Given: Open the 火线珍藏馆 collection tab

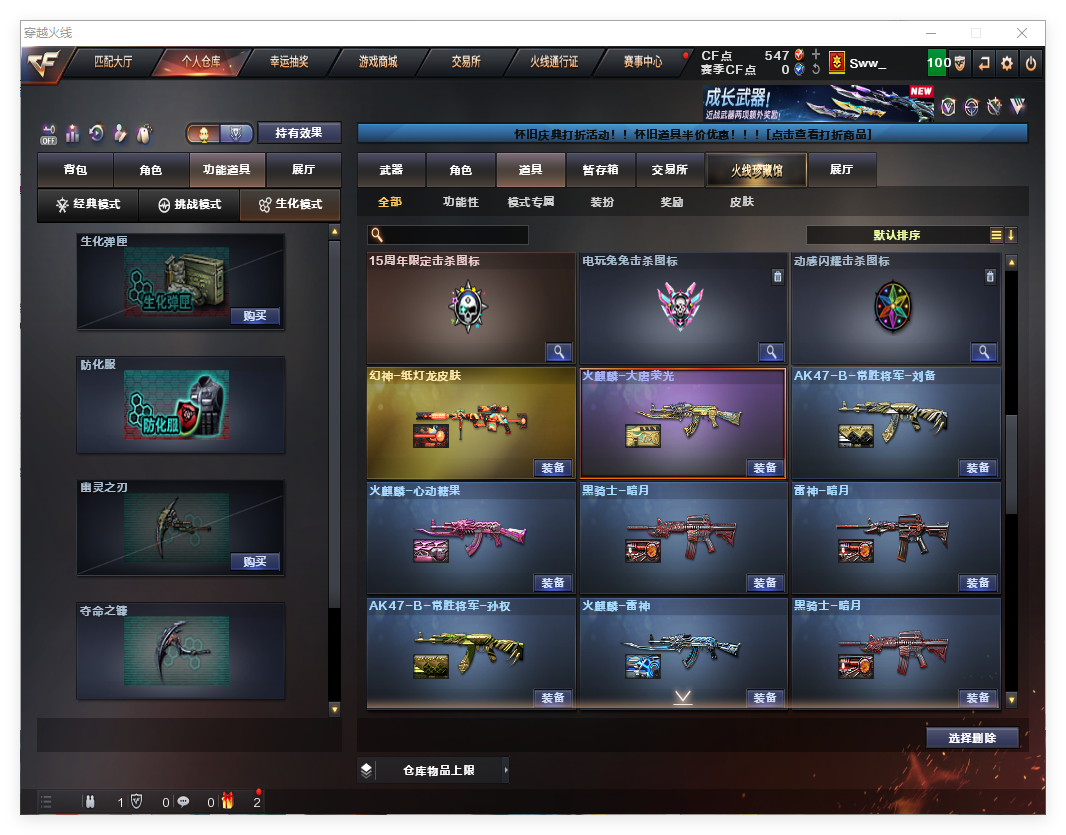Looking at the screenshot, I should (x=756, y=171).
